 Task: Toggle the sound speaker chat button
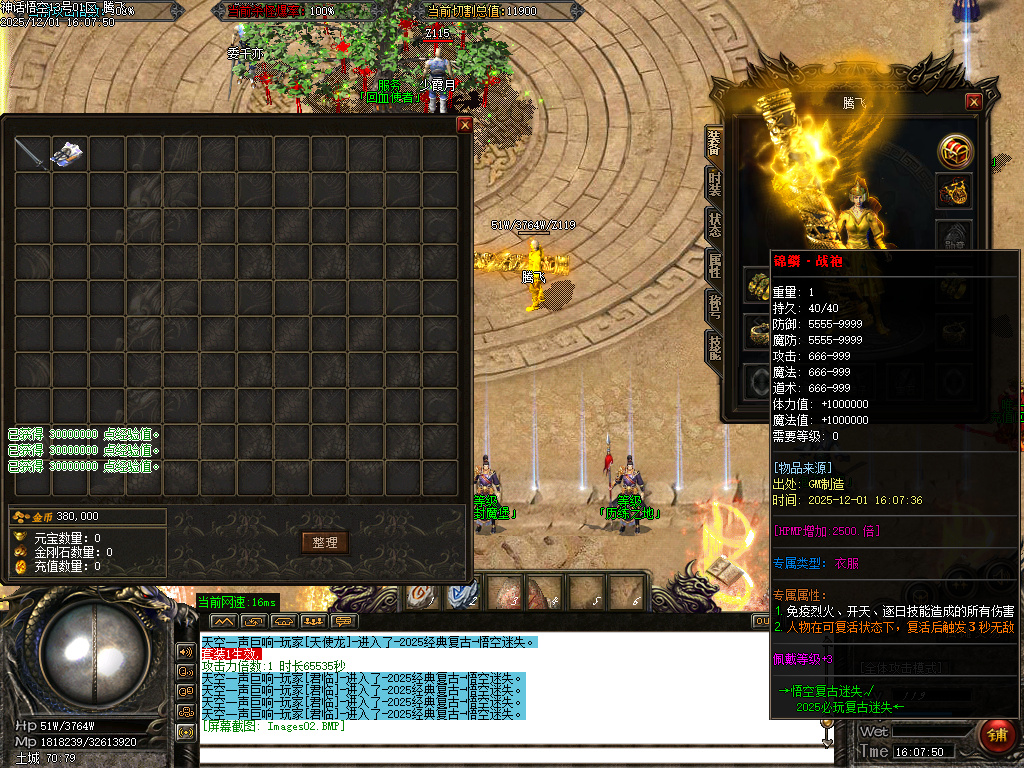(186, 651)
